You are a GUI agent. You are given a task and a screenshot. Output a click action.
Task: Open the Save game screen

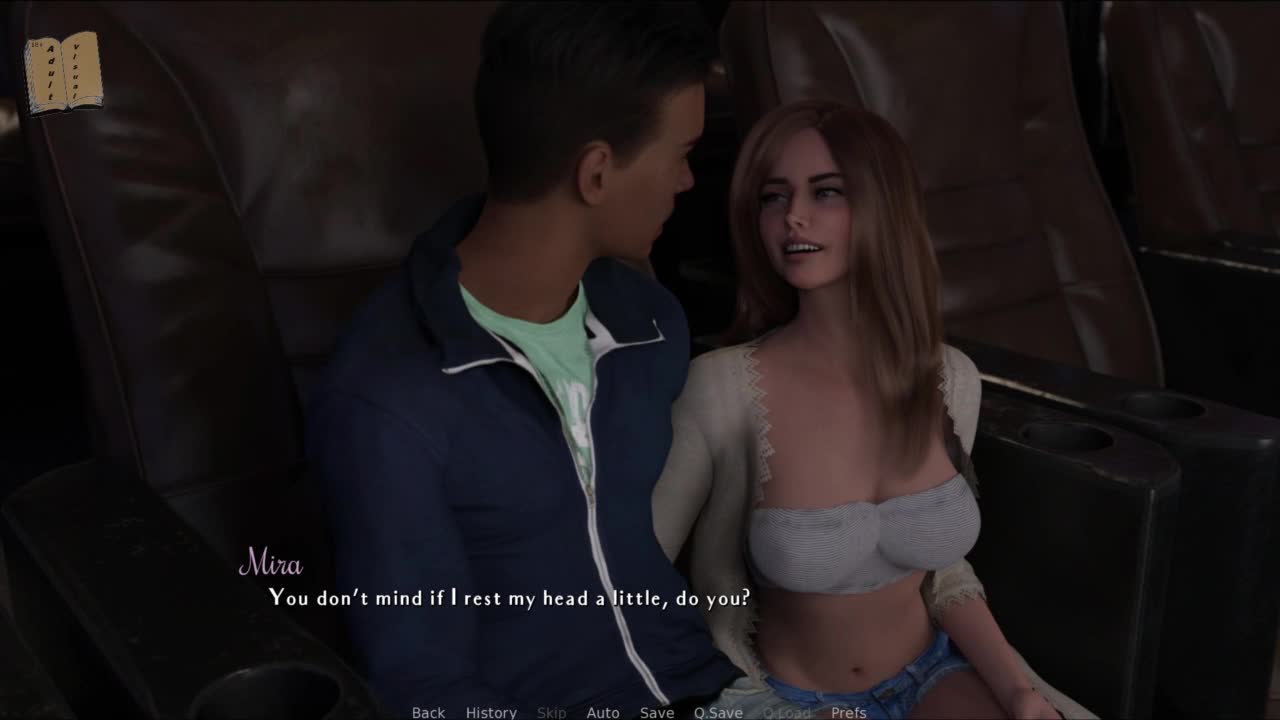[x=657, y=712]
